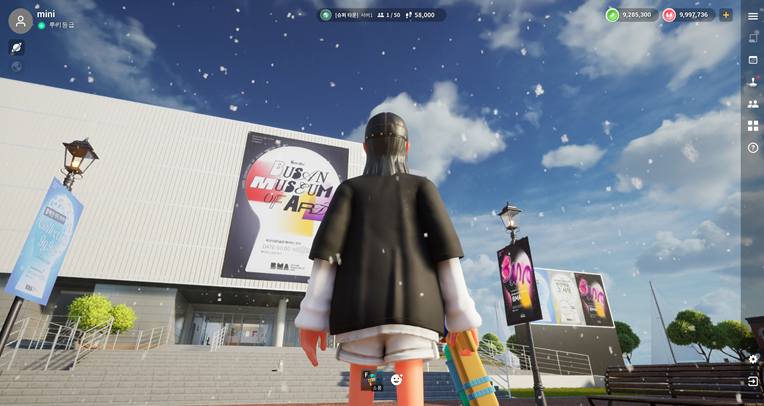Screen dimensions: 764x406
Task: Open the calendar window icon in the sidebar
Action: tap(753, 60)
